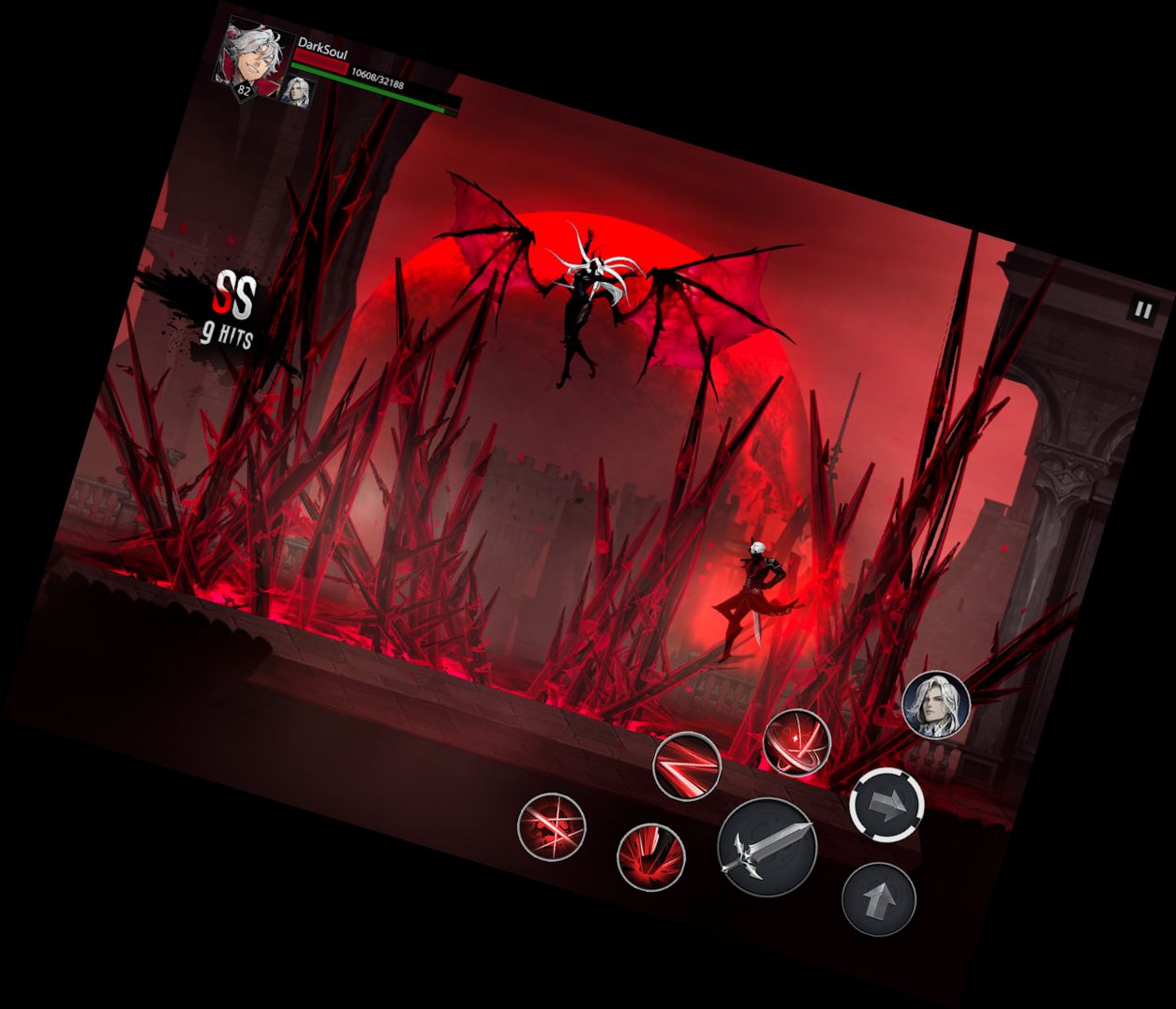Screen dimensions: 1176x1009
Task: Activate the red zigzag slash skill
Action: coord(687,765)
